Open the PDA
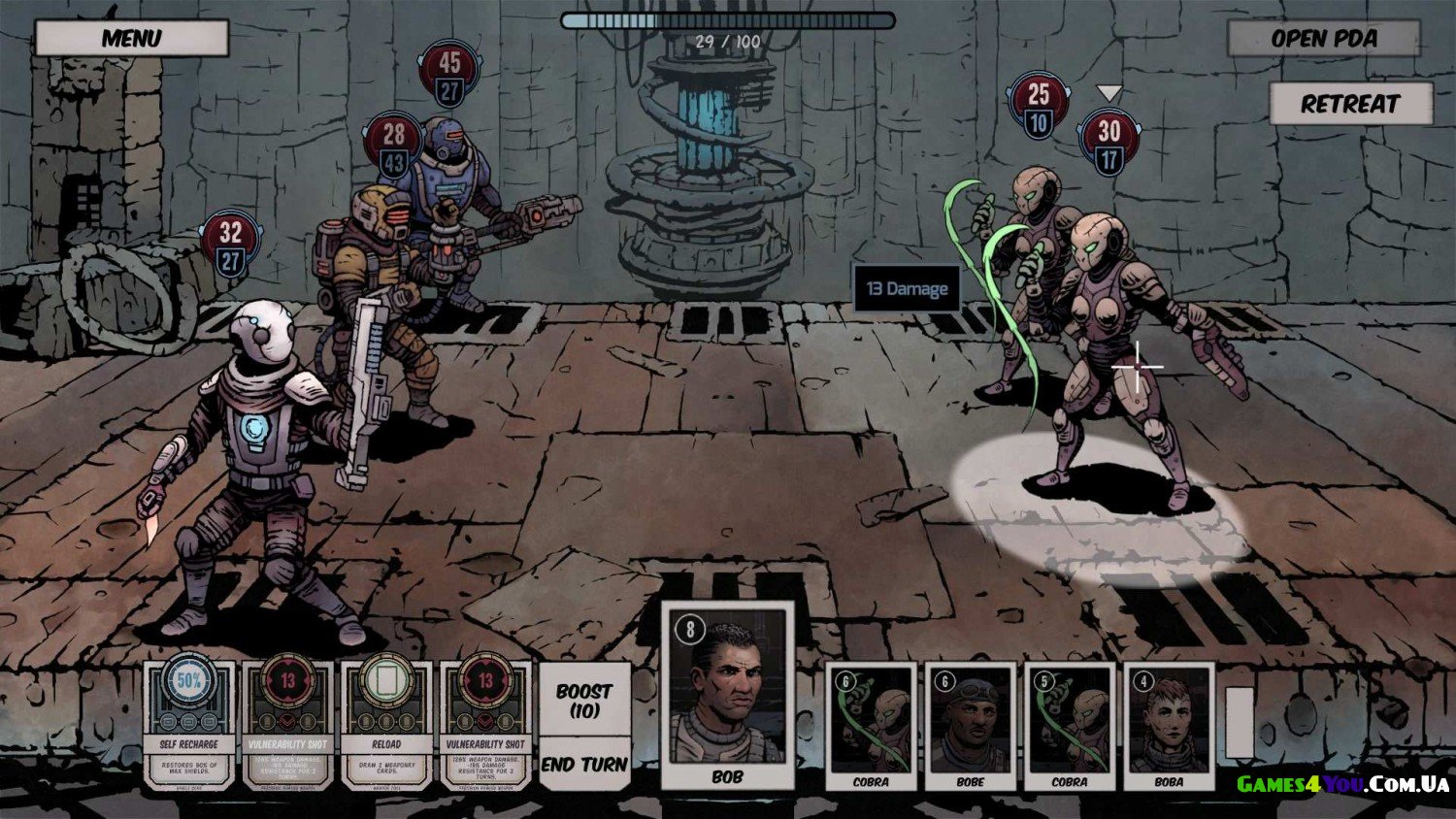Image resolution: width=1456 pixels, height=819 pixels. pos(1324,39)
